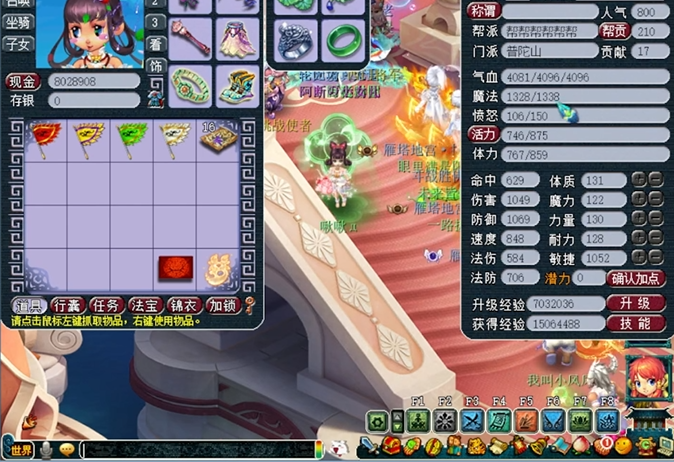Open the 子女 children tab

click(x=17, y=44)
